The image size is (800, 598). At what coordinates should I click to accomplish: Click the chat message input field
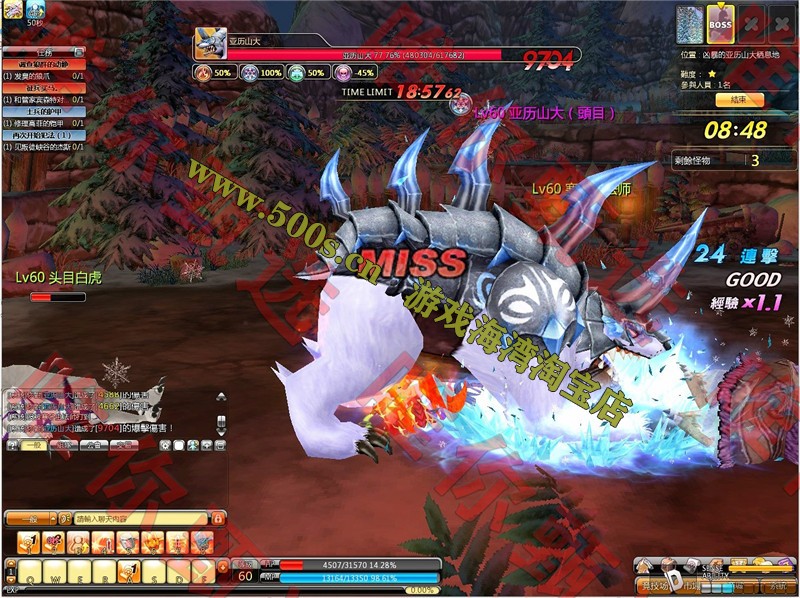tap(140, 519)
